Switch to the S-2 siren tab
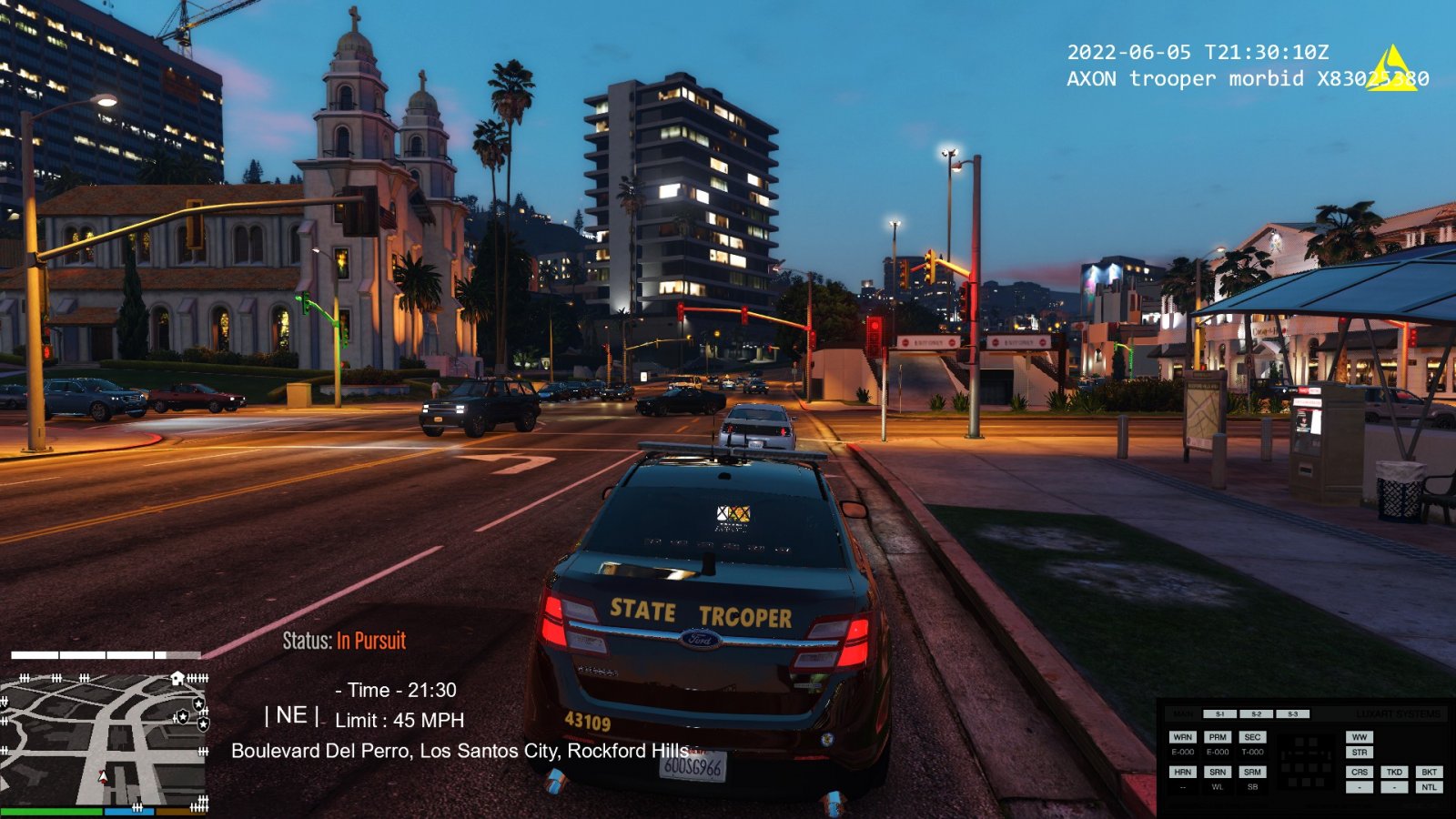The height and width of the screenshot is (819, 1456). (x=1256, y=714)
